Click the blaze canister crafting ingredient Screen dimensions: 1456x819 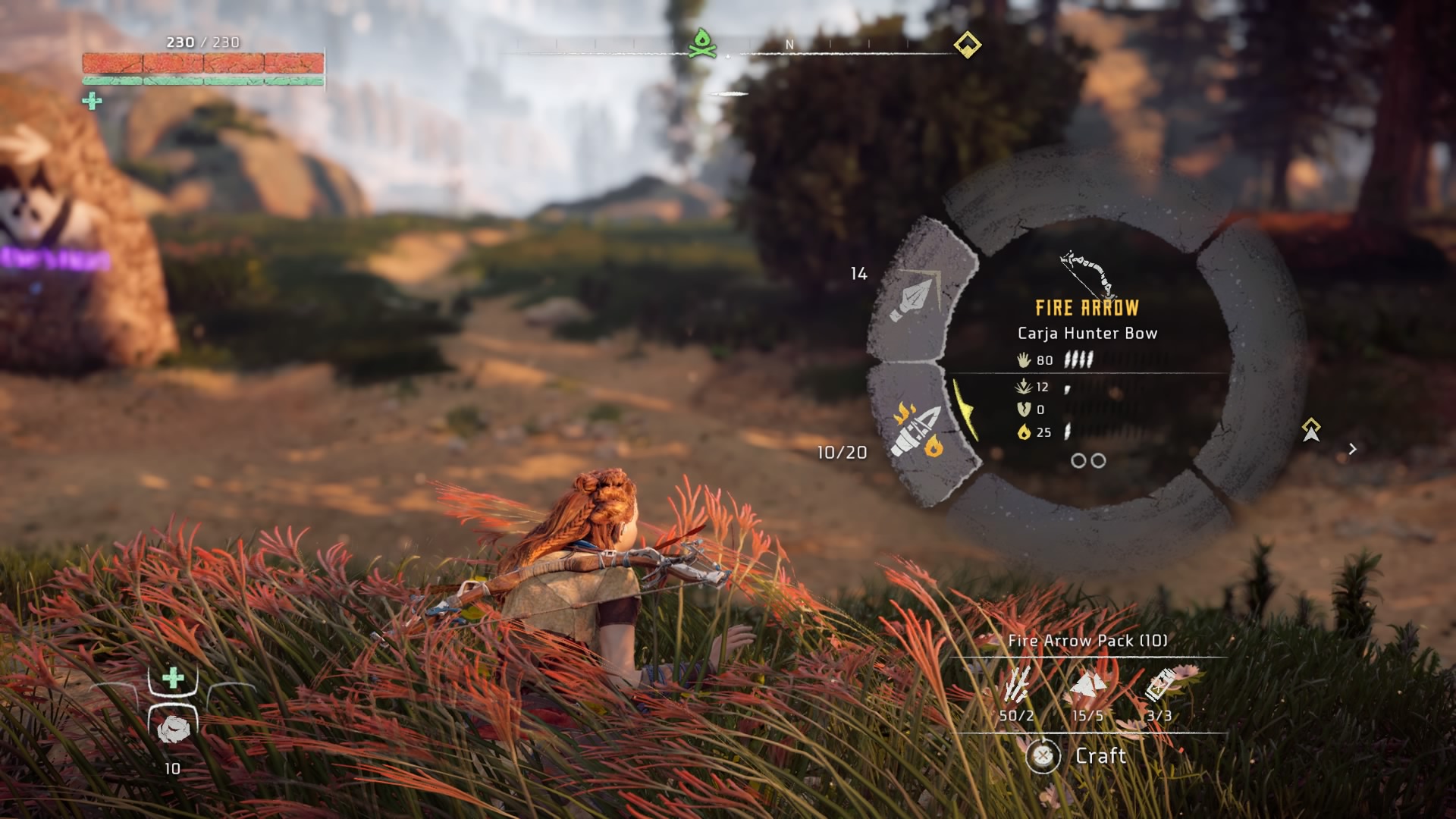[x=1159, y=685]
